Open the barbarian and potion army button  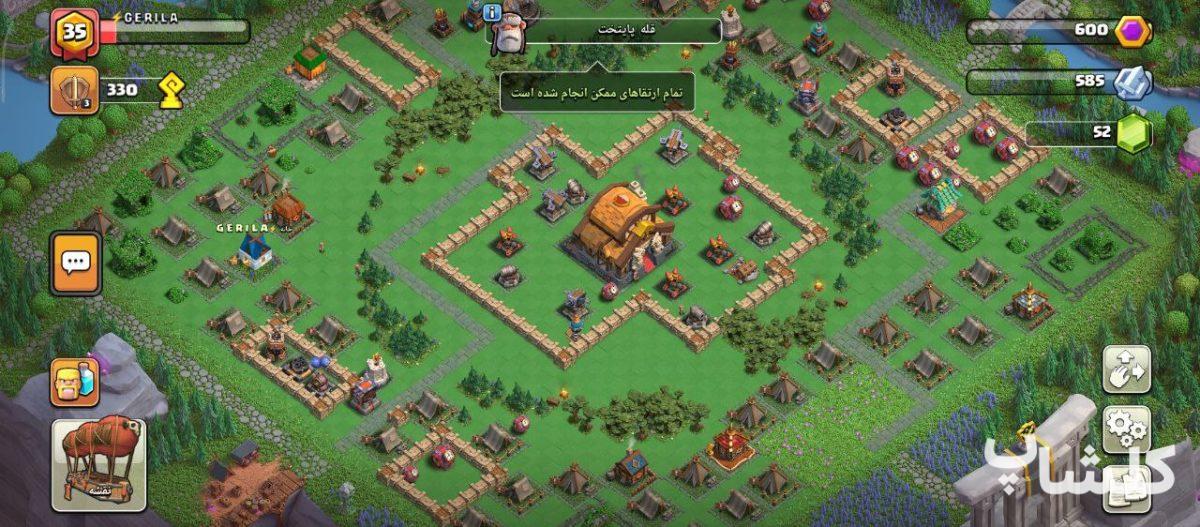pyautogui.click(x=75, y=383)
